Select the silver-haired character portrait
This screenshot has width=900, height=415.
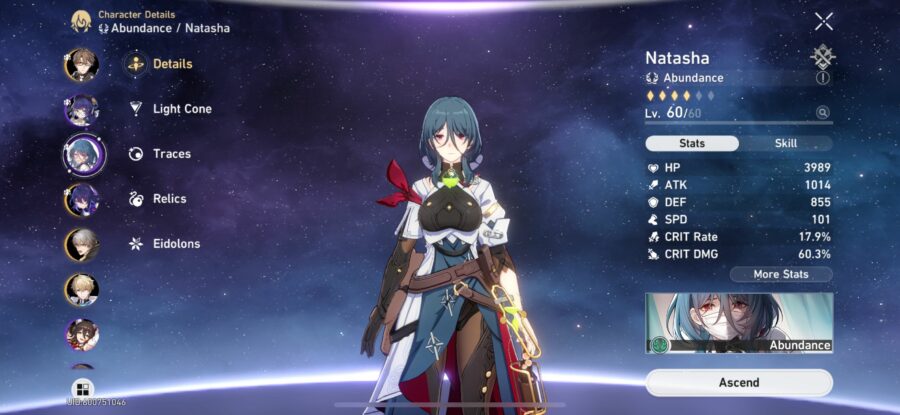tap(82, 244)
